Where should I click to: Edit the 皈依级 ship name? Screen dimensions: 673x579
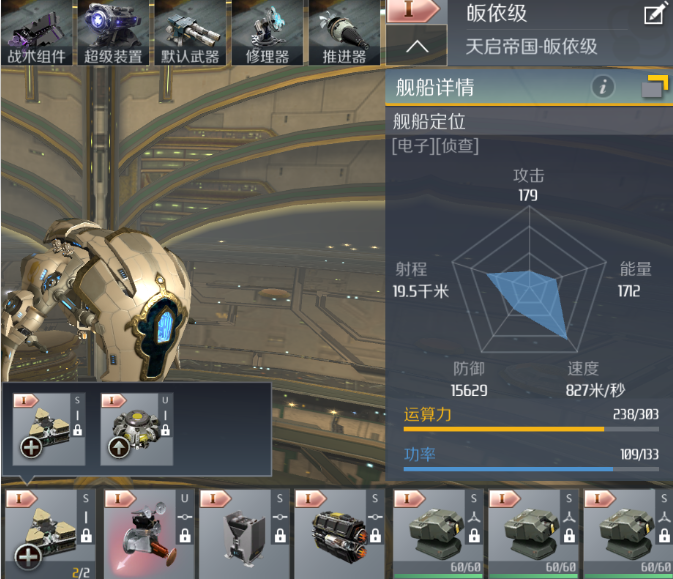656,15
